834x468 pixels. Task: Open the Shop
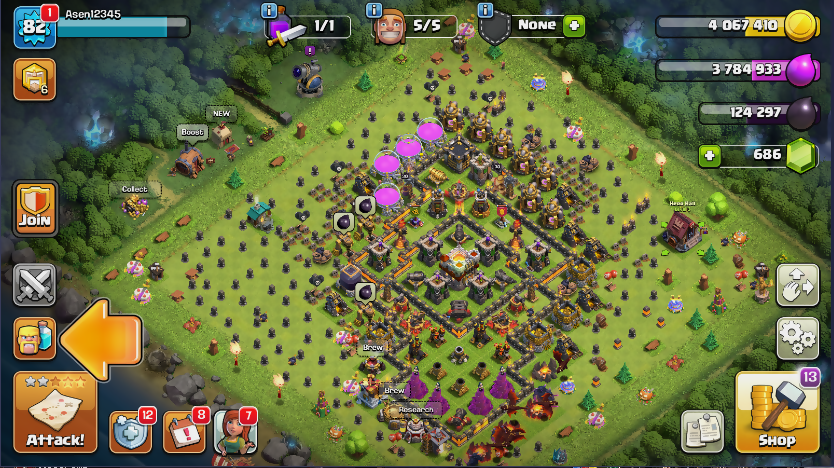776,412
